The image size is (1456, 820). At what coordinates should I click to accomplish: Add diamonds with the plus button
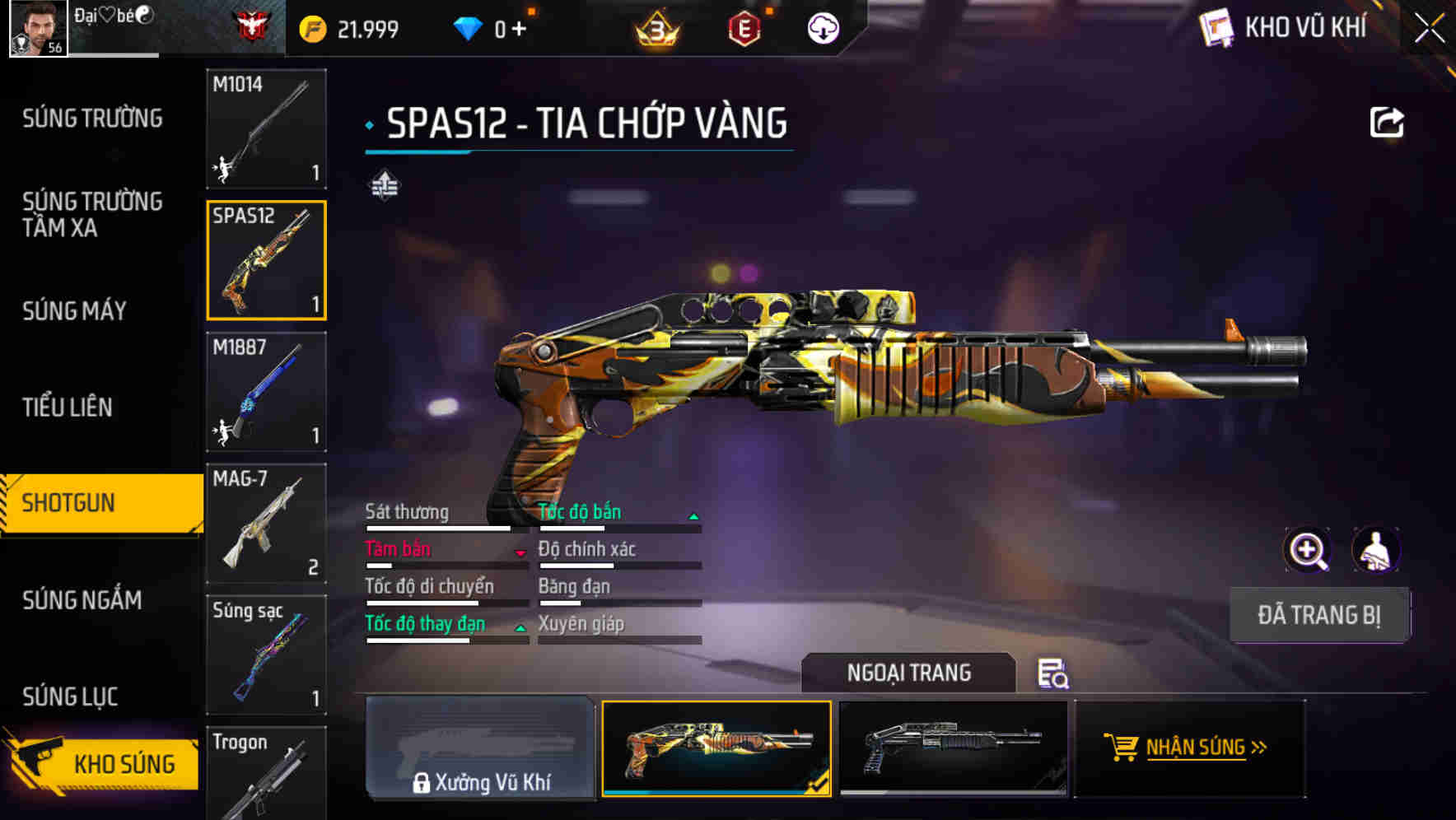(519, 30)
